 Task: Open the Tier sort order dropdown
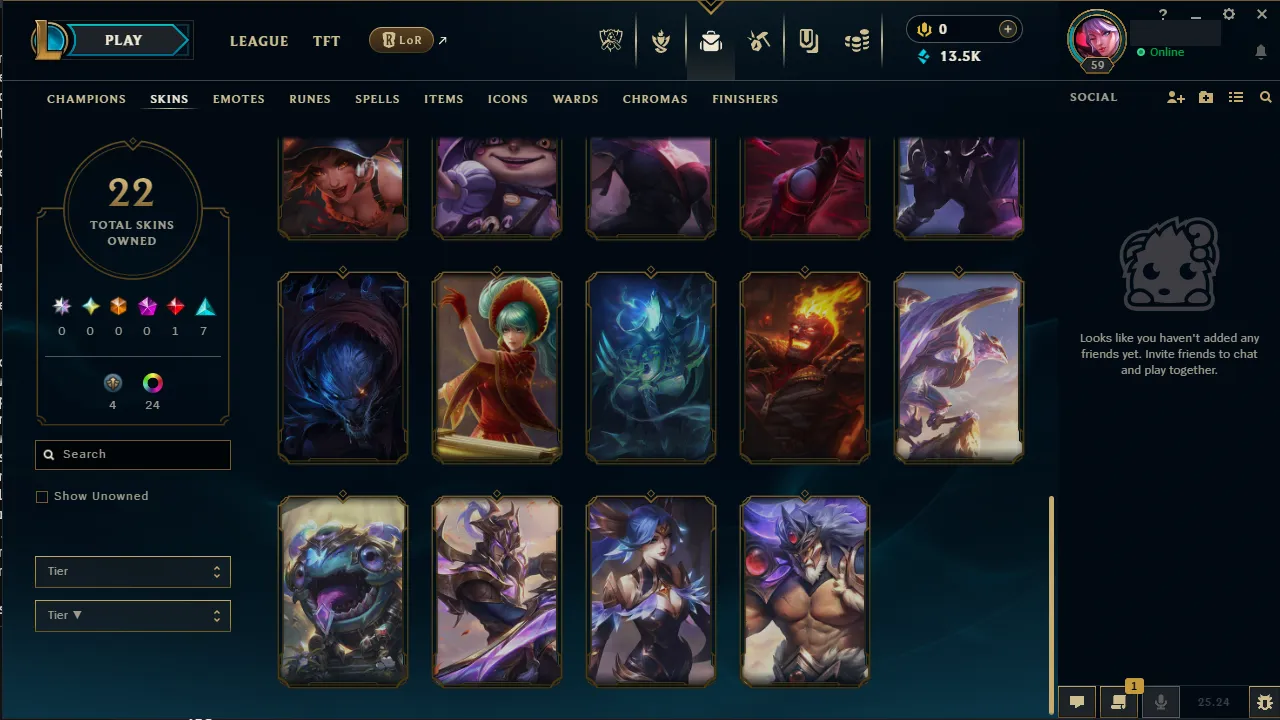tap(132, 615)
